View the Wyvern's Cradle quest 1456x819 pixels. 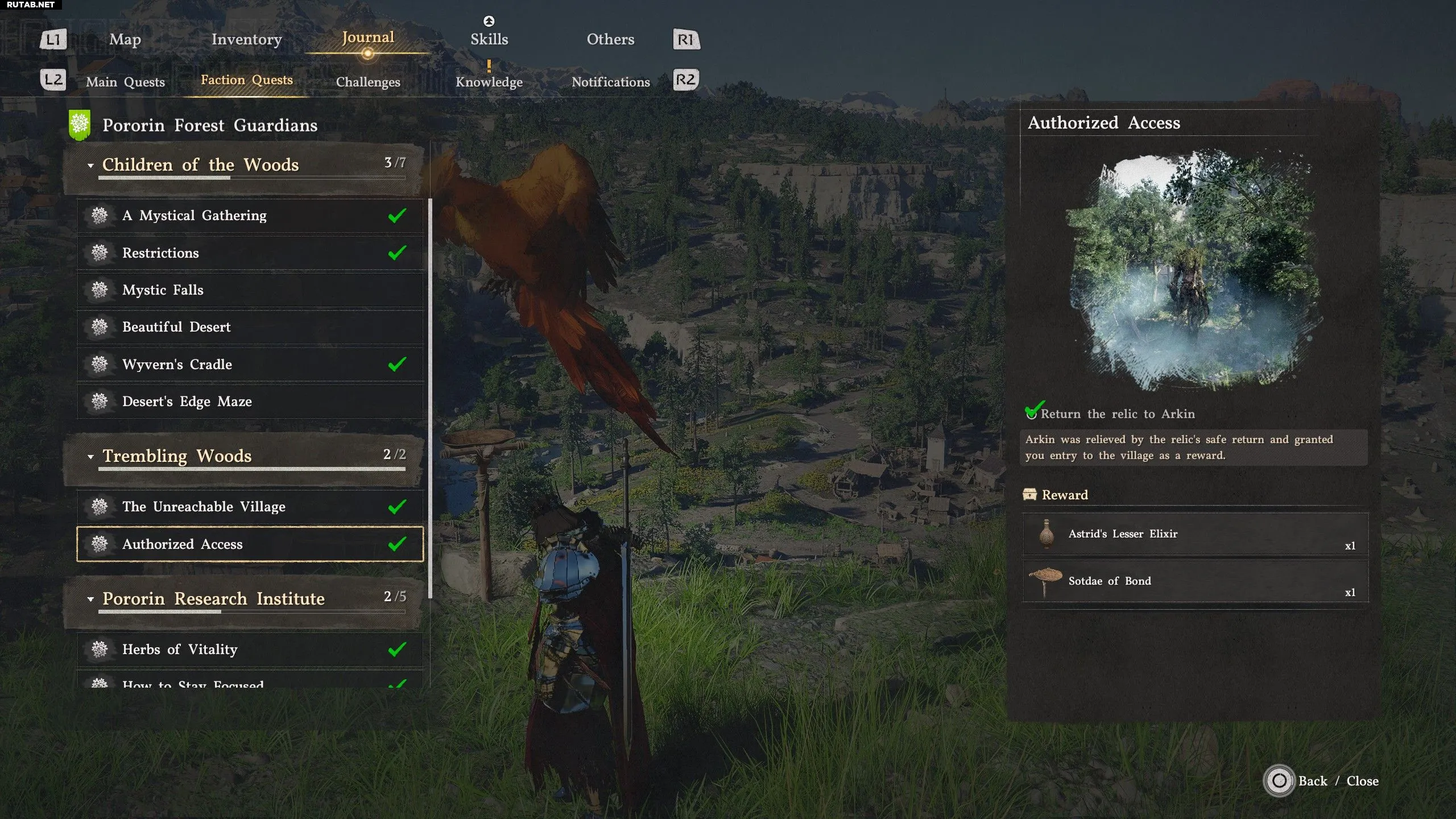[x=250, y=365]
